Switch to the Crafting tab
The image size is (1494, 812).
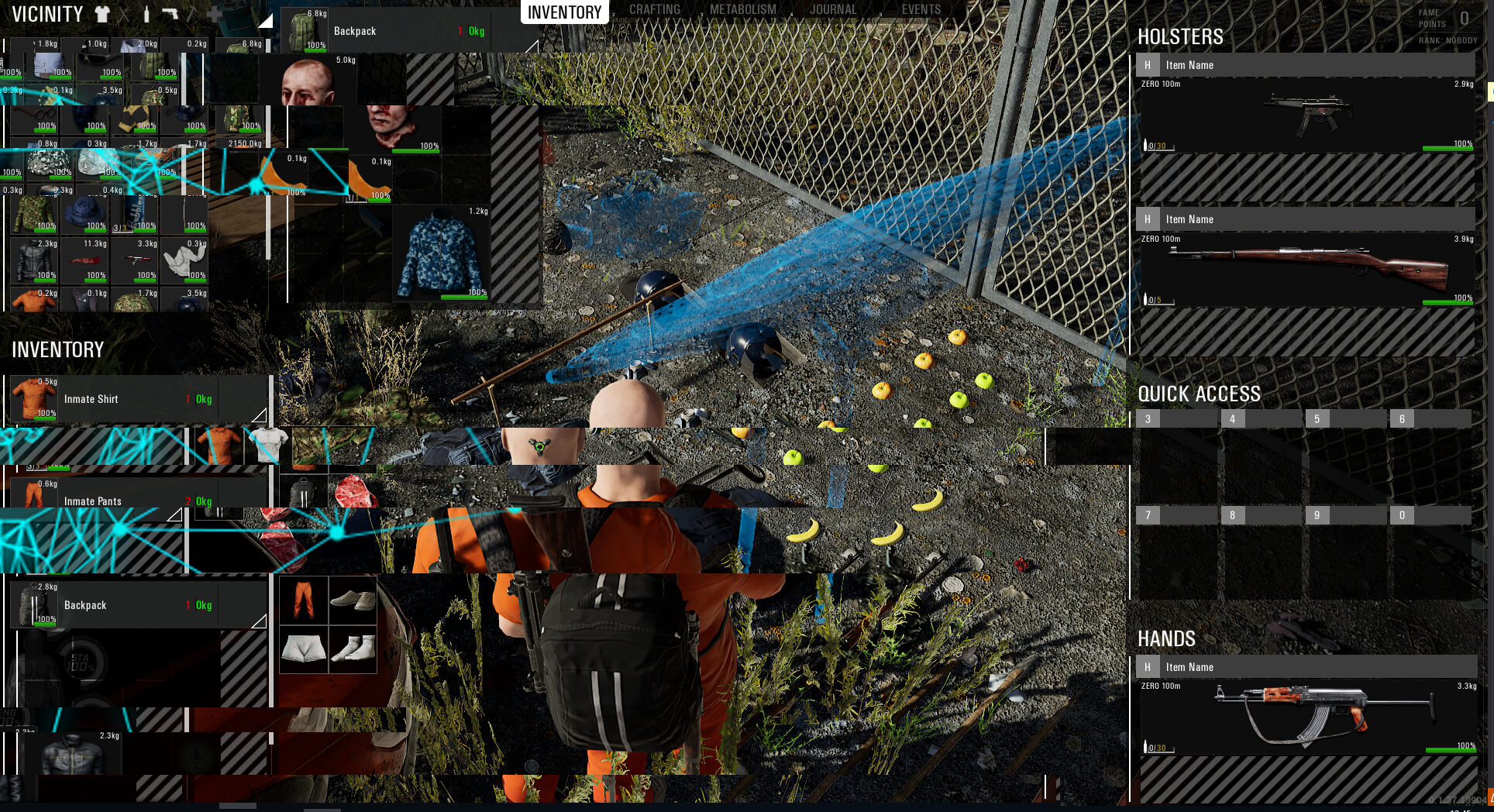pos(654,10)
